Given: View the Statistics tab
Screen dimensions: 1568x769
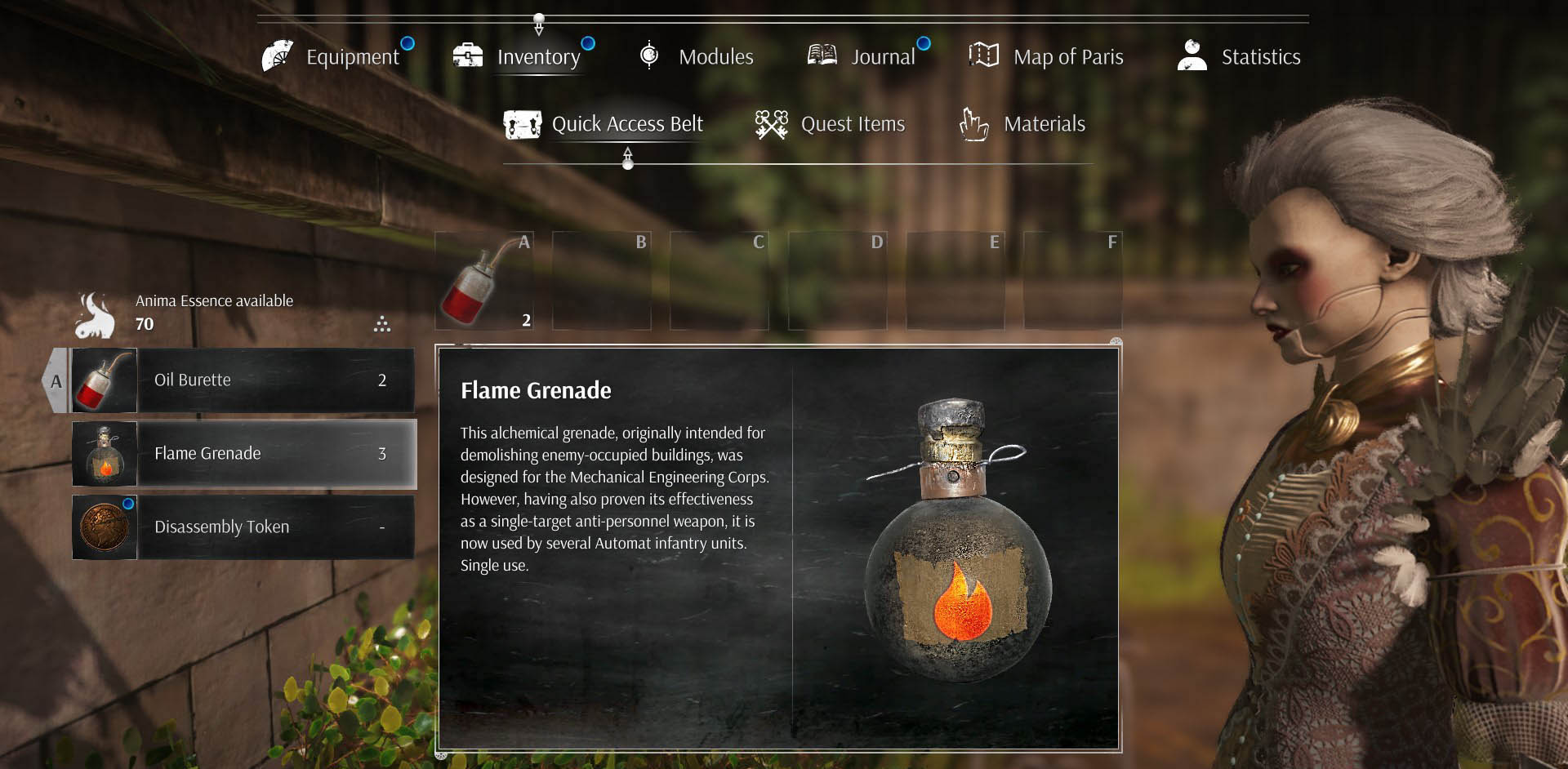Looking at the screenshot, I should click(x=1240, y=56).
